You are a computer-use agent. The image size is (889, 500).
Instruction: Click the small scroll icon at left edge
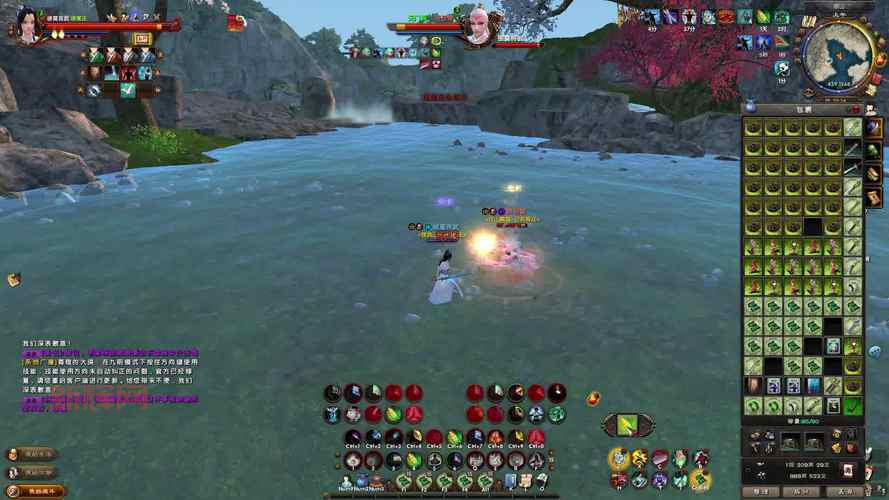pyautogui.click(x=14, y=280)
